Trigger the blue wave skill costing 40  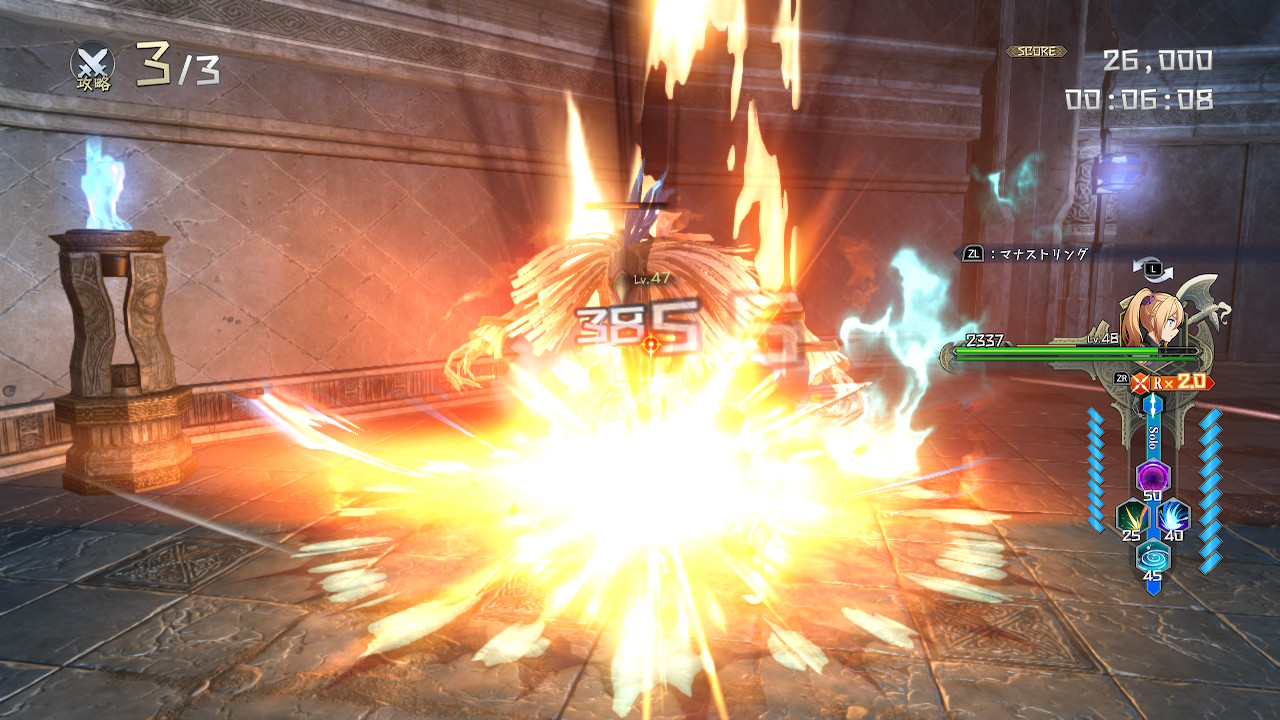pyautogui.click(x=1174, y=516)
